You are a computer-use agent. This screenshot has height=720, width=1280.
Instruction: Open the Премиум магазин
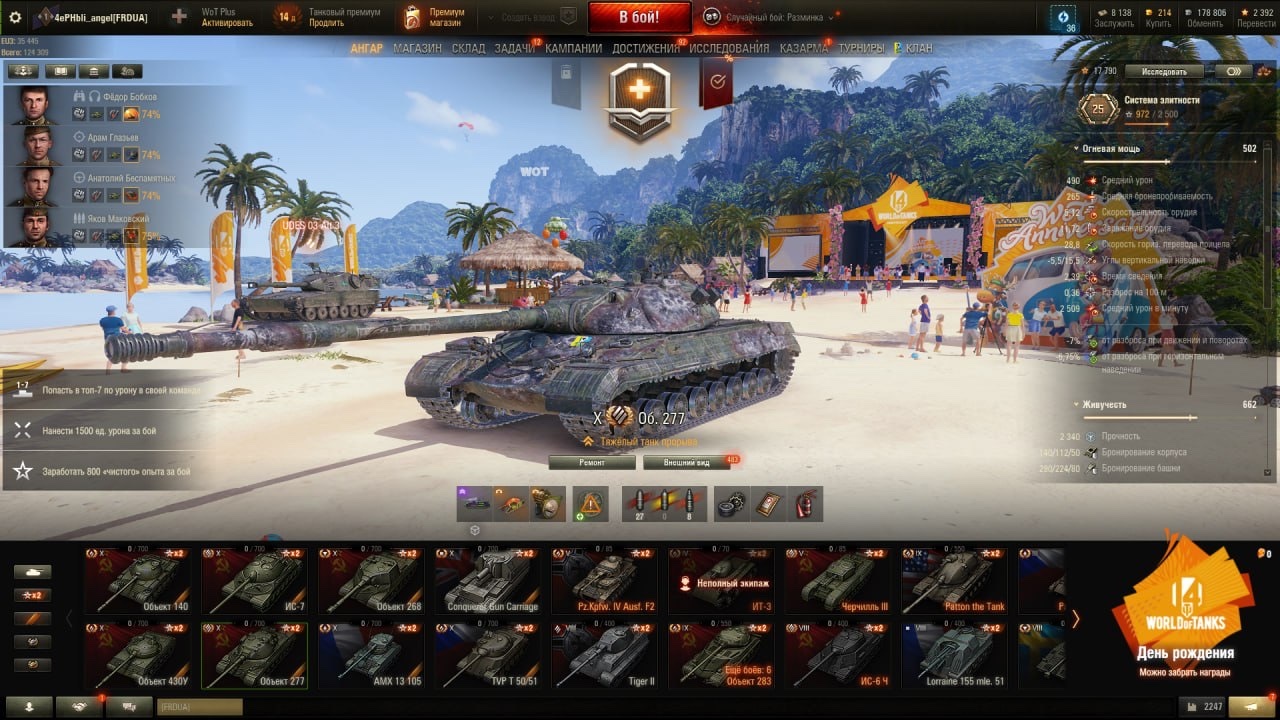click(434, 17)
